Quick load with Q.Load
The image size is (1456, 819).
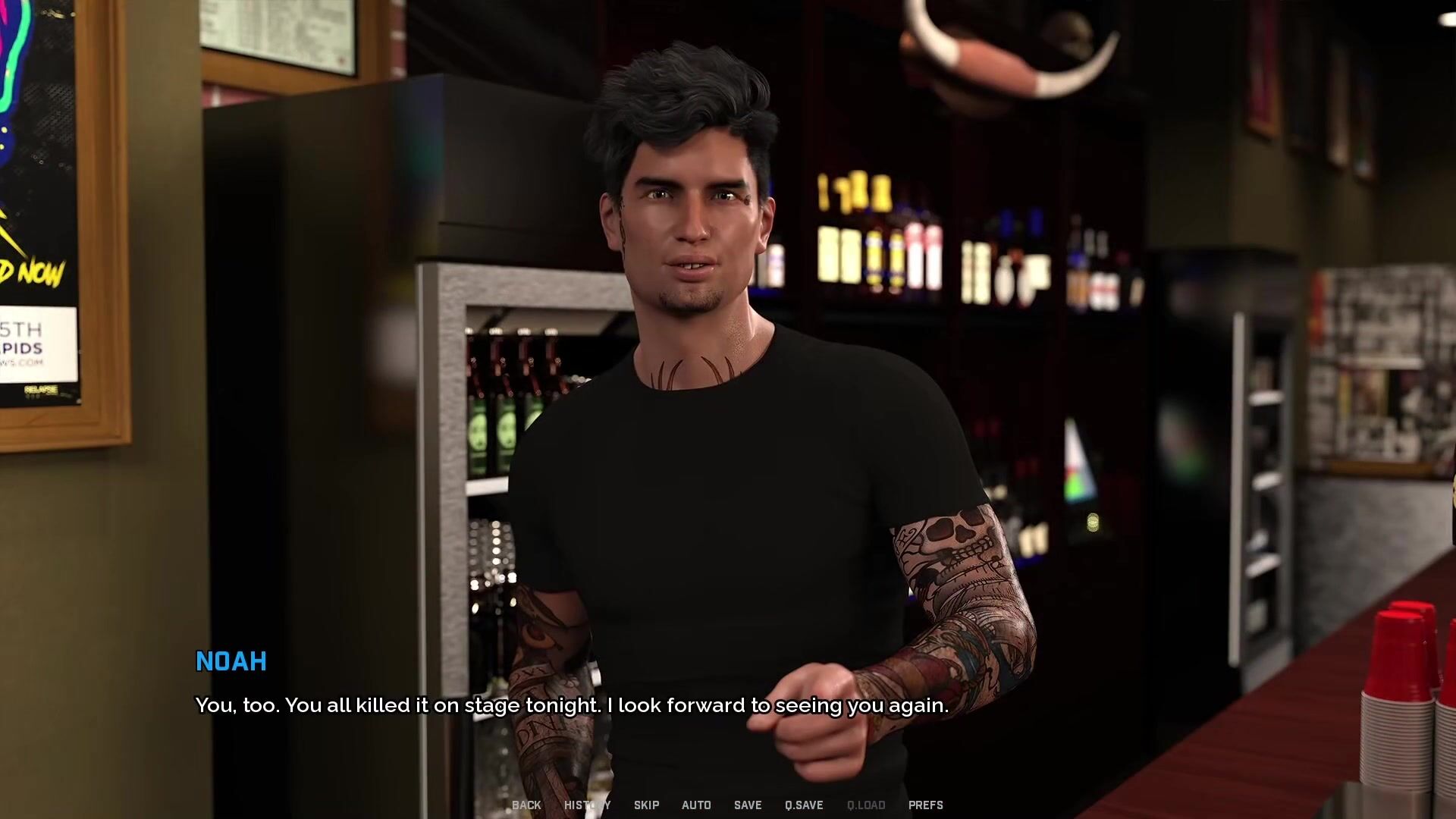[866, 805]
